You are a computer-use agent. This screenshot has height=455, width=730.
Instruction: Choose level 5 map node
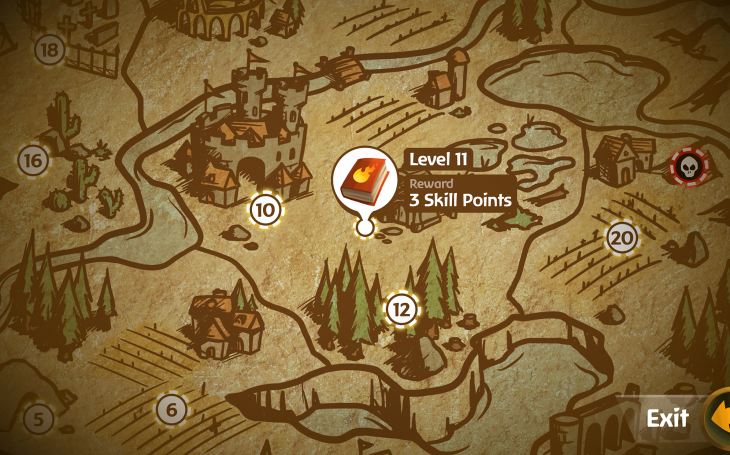[38, 418]
